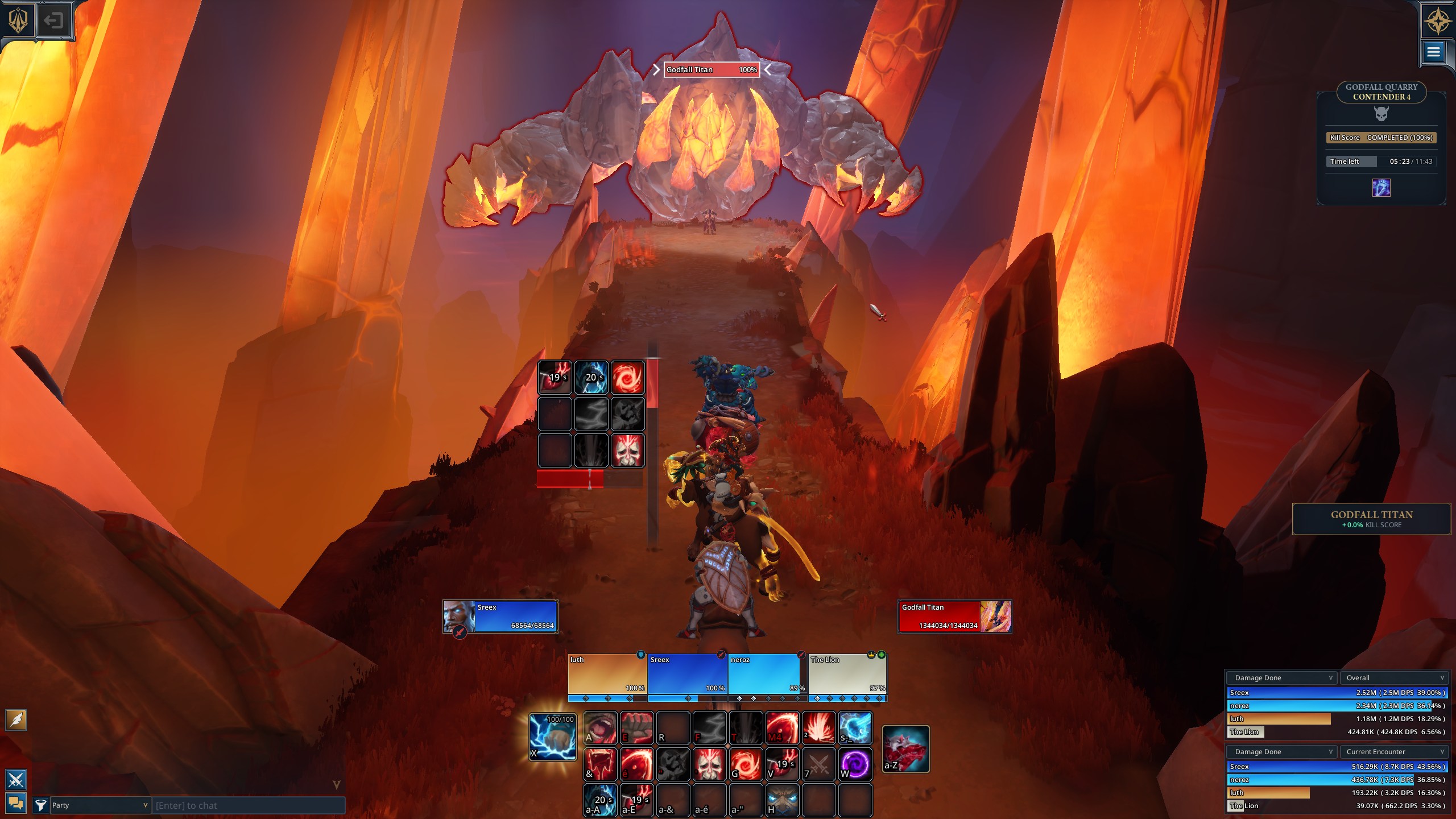The image size is (1456, 819).
Task: Open the Overall damage meter dropdown
Action: (1394, 678)
